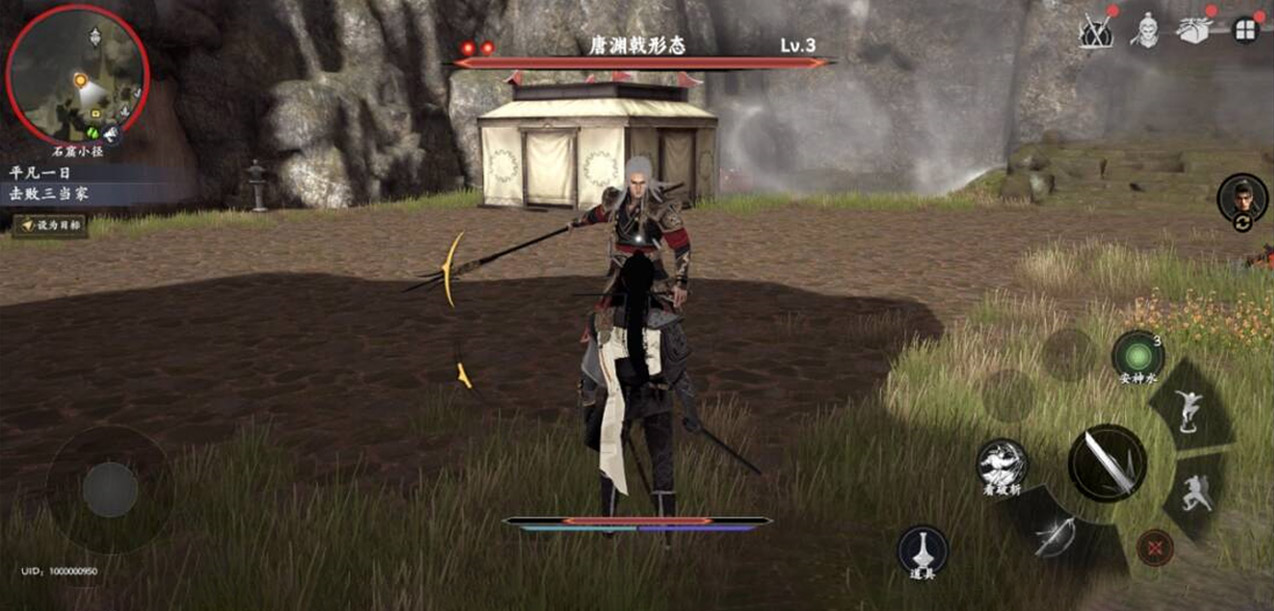Open the four-square grid main menu
This screenshot has width=1274, height=611.
point(1246,30)
